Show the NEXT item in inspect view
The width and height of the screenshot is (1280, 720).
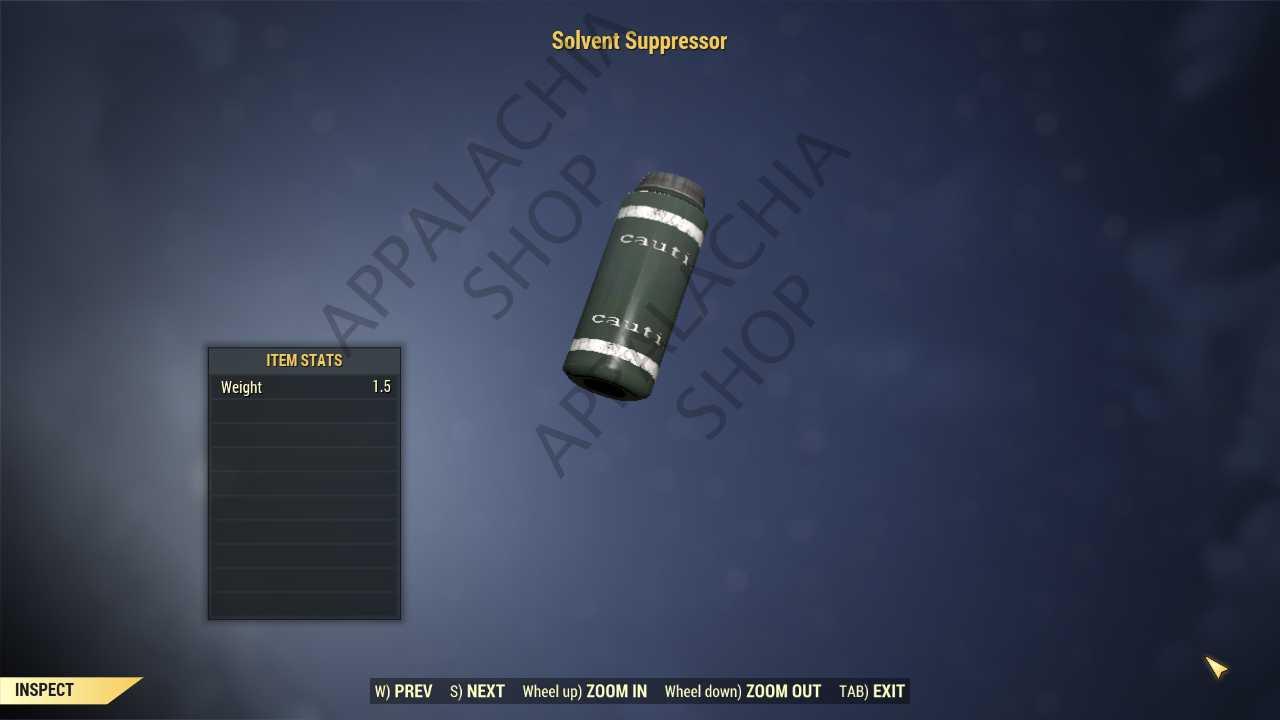[478, 691]
